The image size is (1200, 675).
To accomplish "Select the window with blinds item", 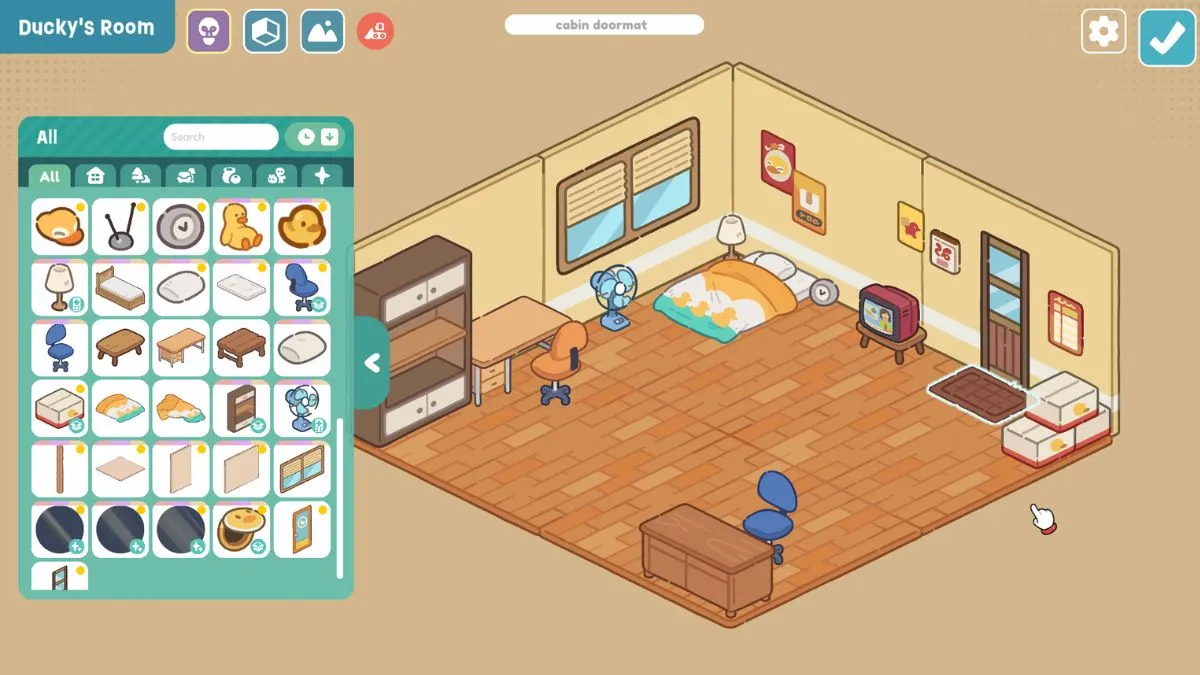I will 301,469.
